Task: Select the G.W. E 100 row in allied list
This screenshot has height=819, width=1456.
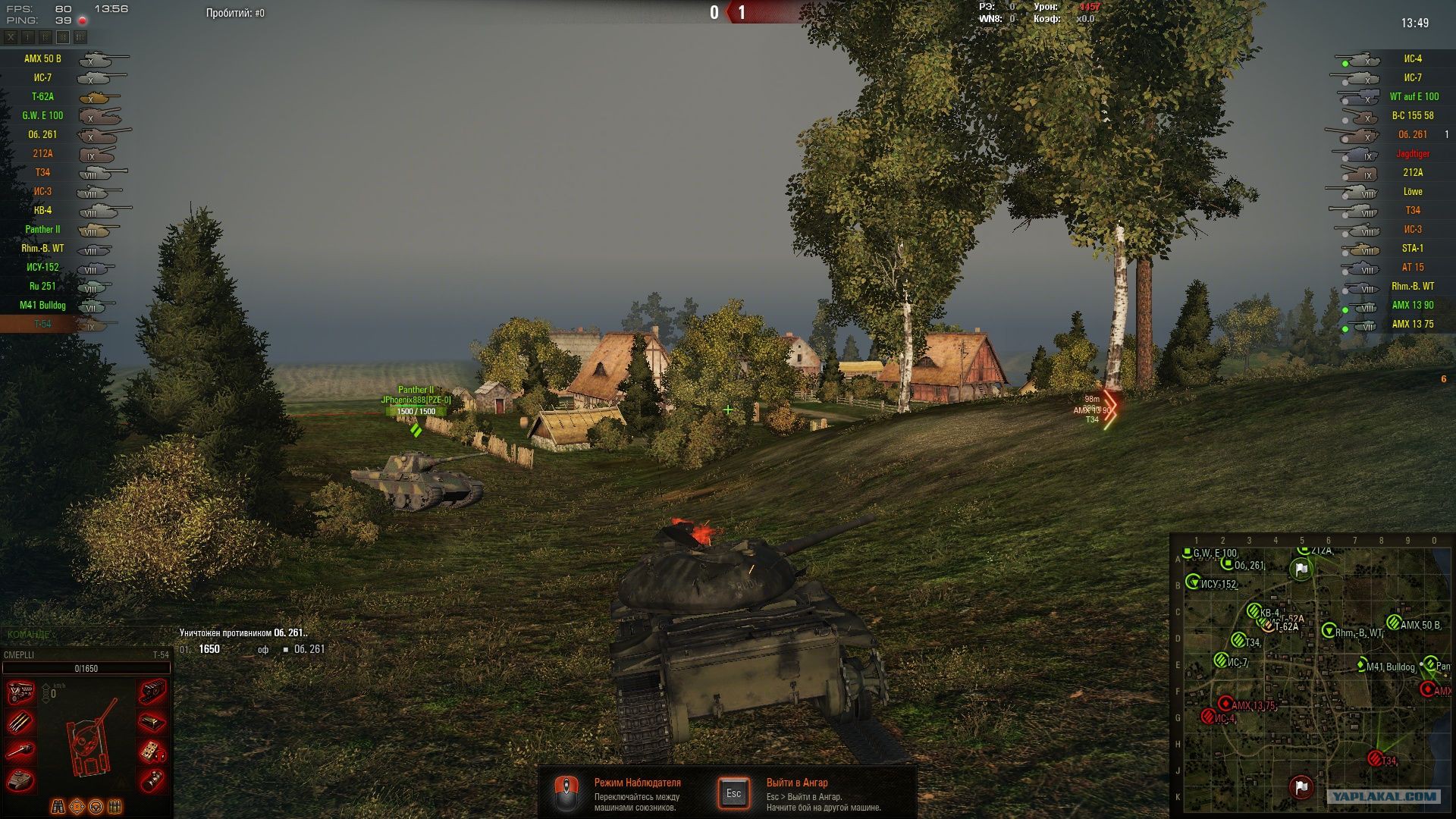Action: [42, 115]
